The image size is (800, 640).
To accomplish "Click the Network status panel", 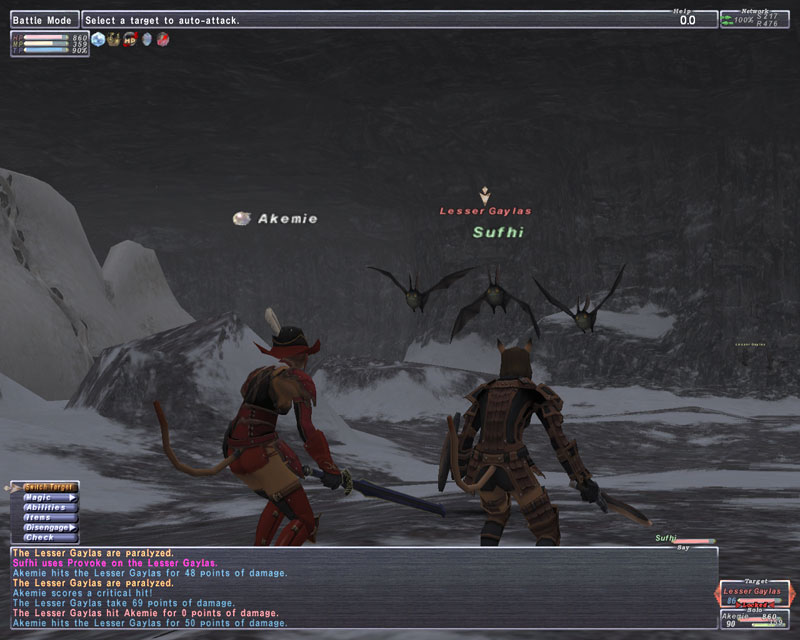I will pyautogui.click(x=753, y=19).
